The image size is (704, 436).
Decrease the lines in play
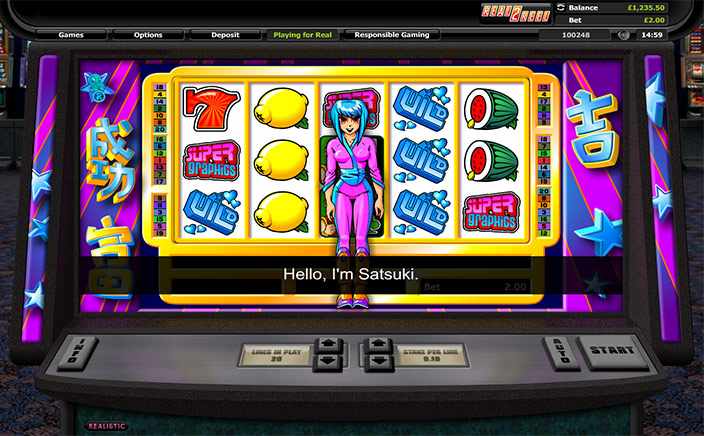[x=328, y=363]
